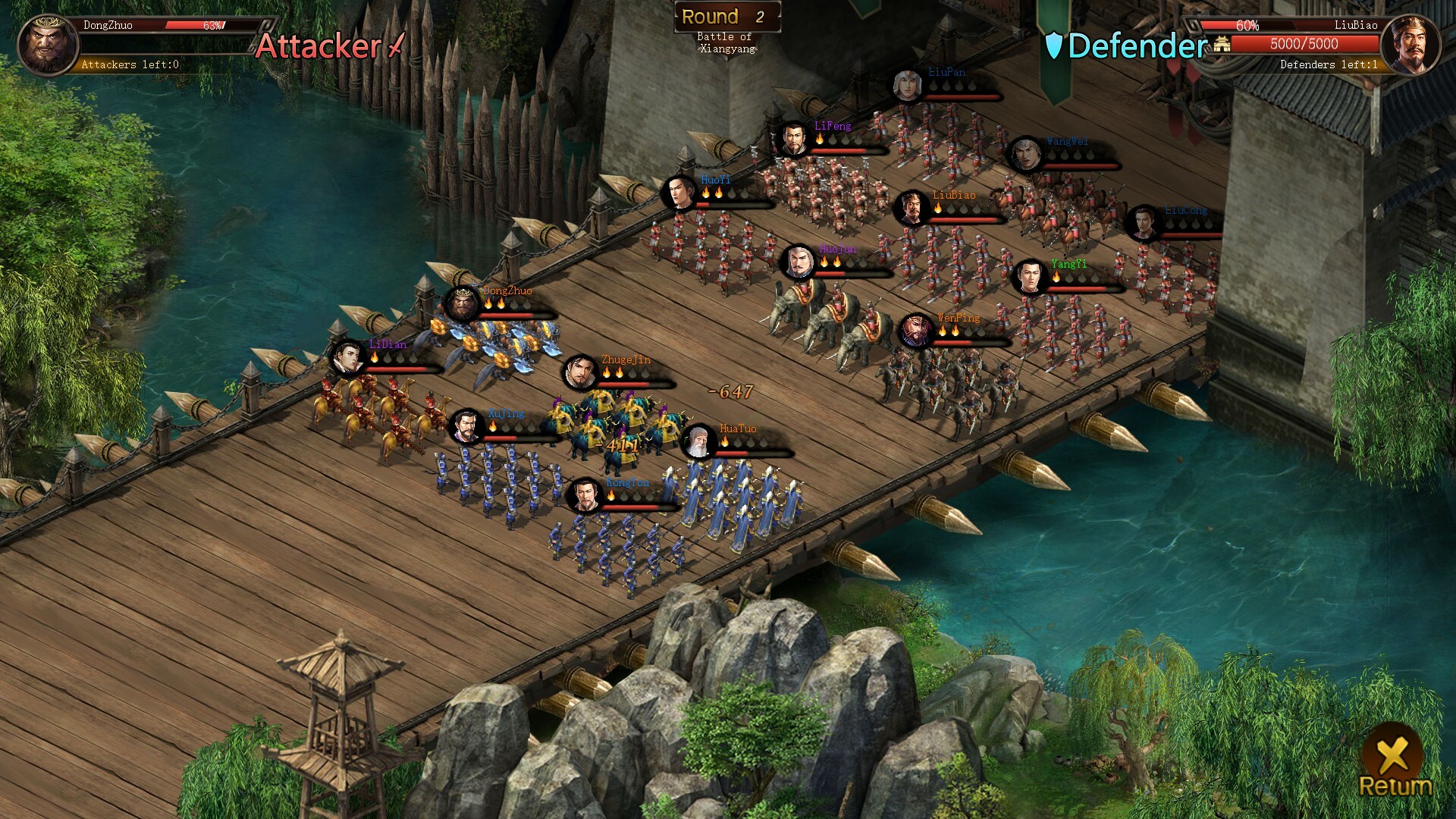Select YangYi's unit portrait
Viewport: 1456px width, 819px height.
1029,278
